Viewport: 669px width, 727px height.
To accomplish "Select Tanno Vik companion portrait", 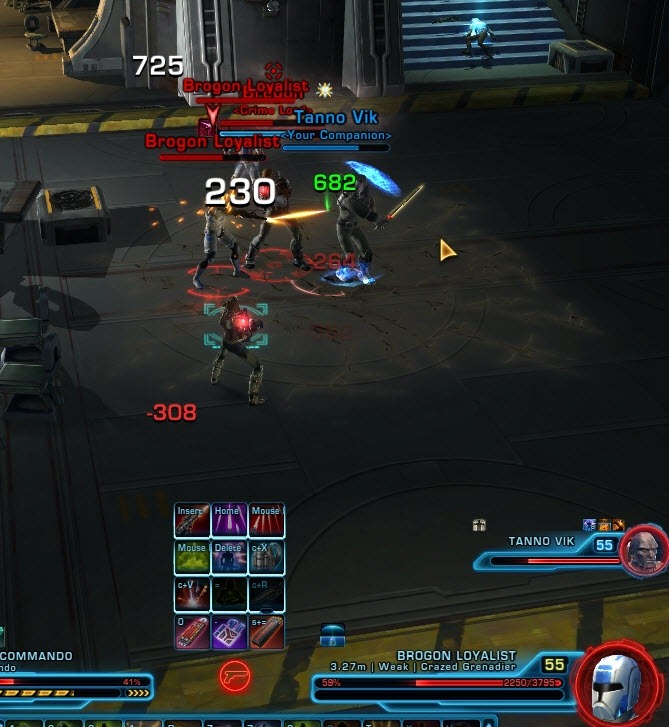I will (644, 551).
